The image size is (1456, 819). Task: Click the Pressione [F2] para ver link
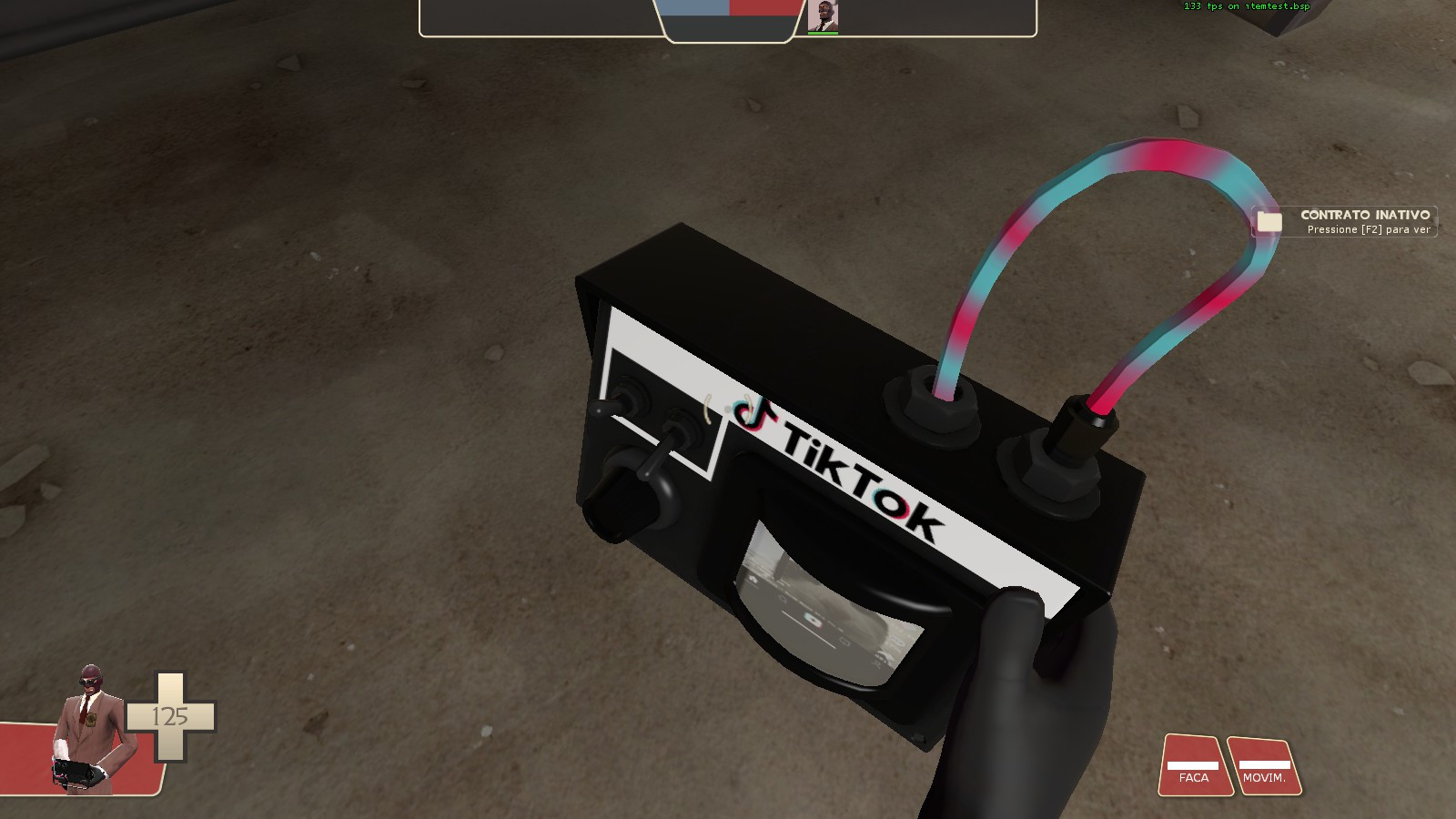pos(1370,230)
